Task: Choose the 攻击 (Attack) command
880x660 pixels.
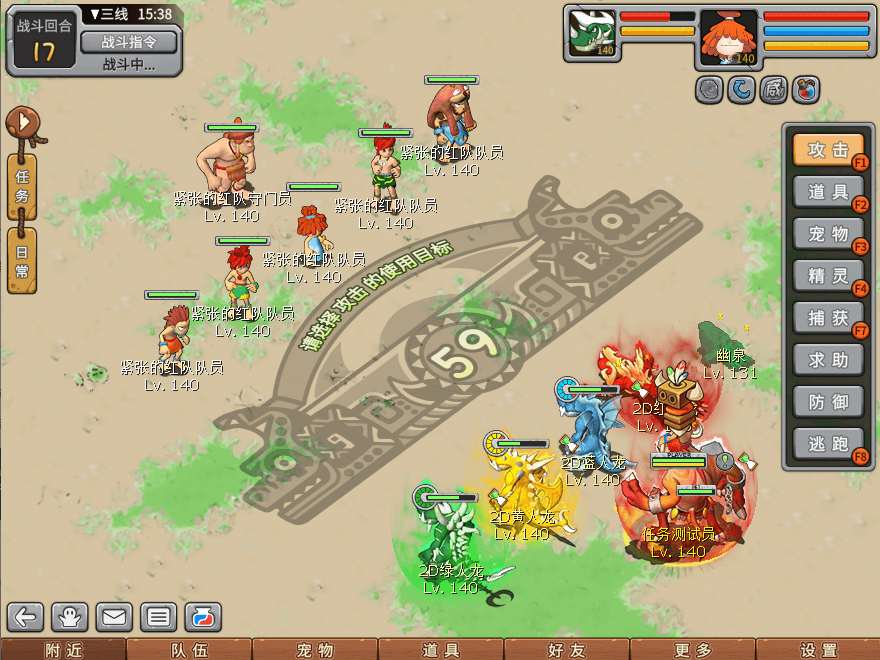Action: pos(828,150)
